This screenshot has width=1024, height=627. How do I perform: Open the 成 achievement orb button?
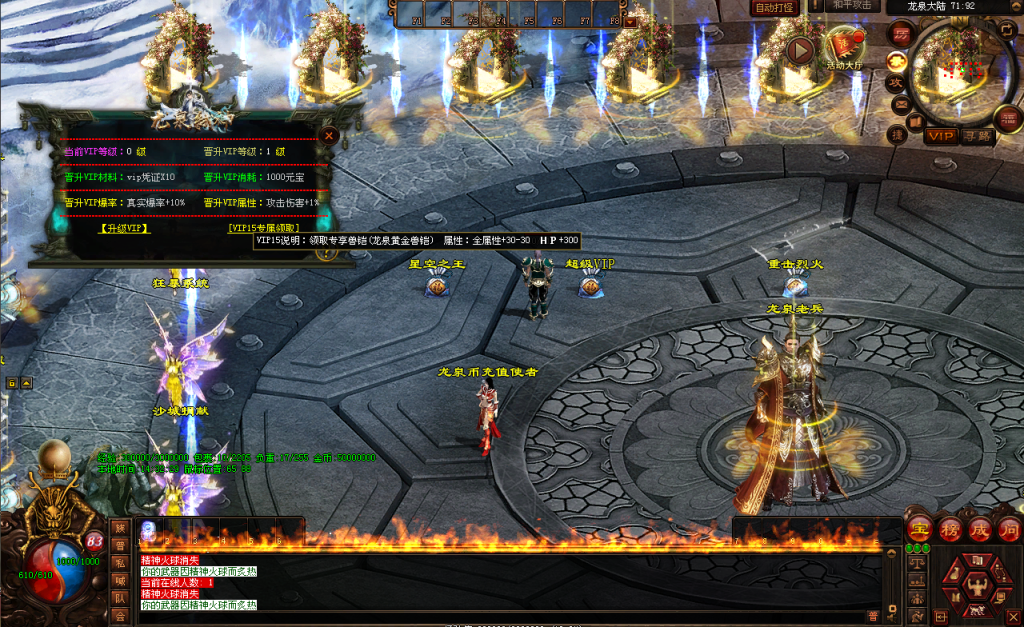pos(978,529)
